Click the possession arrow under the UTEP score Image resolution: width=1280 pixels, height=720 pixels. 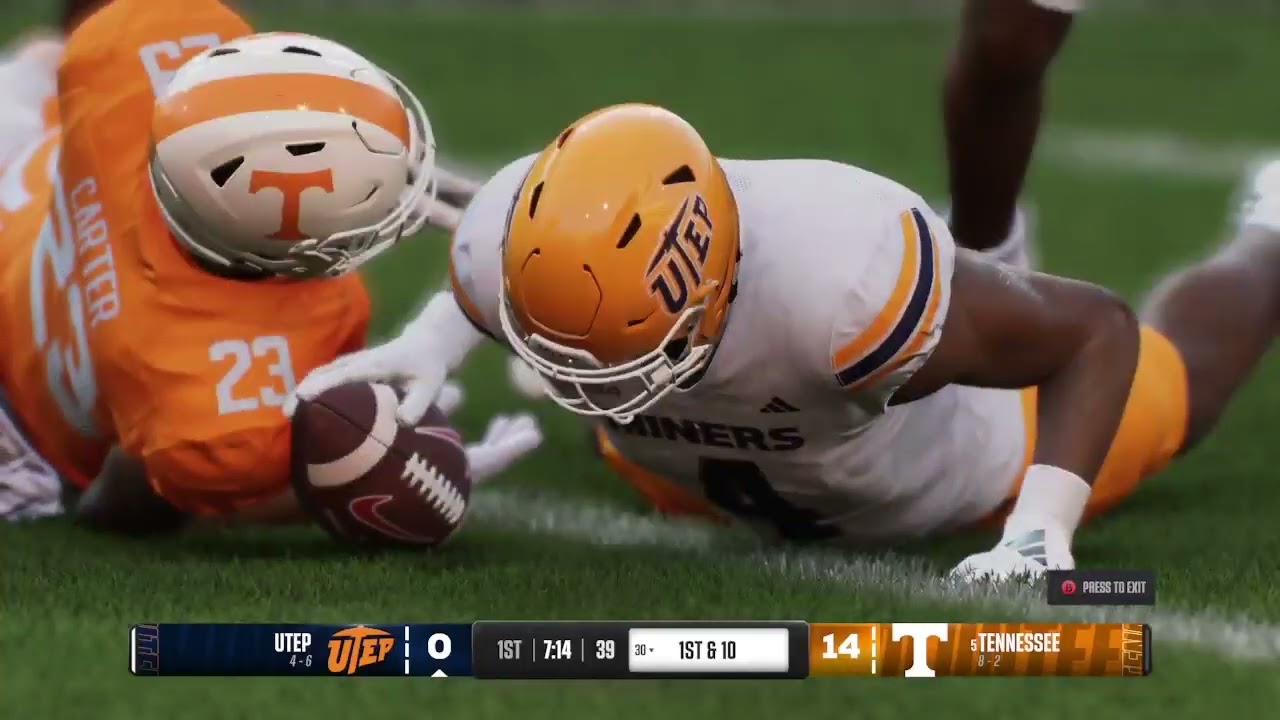440,673
